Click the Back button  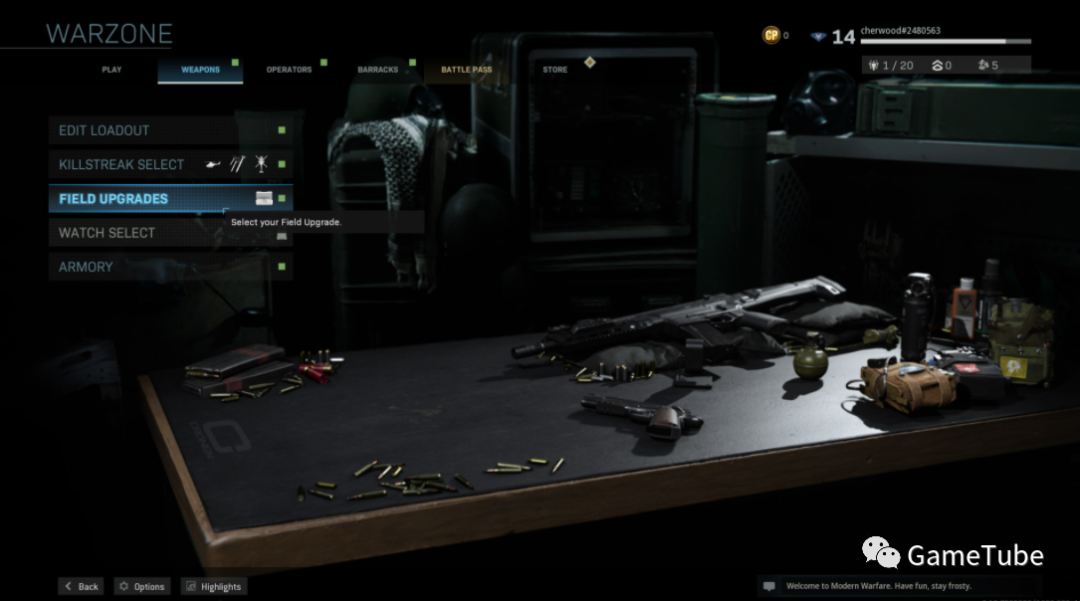click(x=82, y=587)
